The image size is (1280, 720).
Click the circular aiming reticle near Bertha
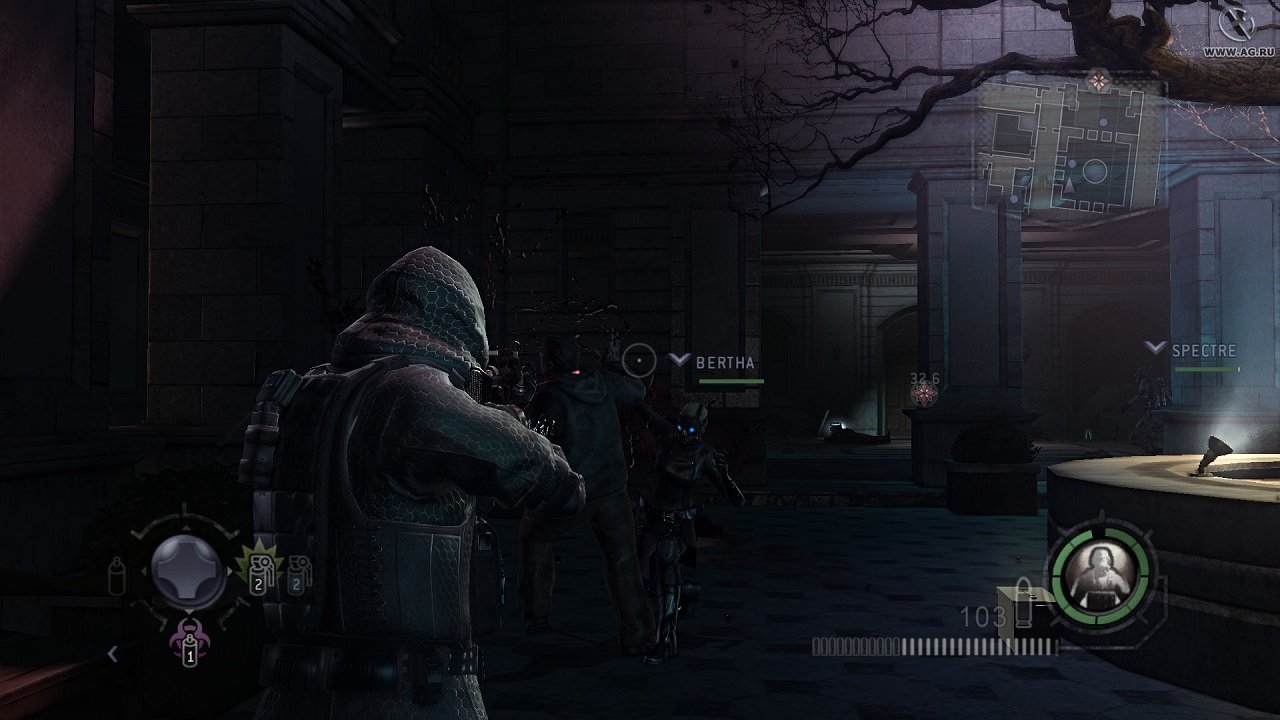pos(639,359)
